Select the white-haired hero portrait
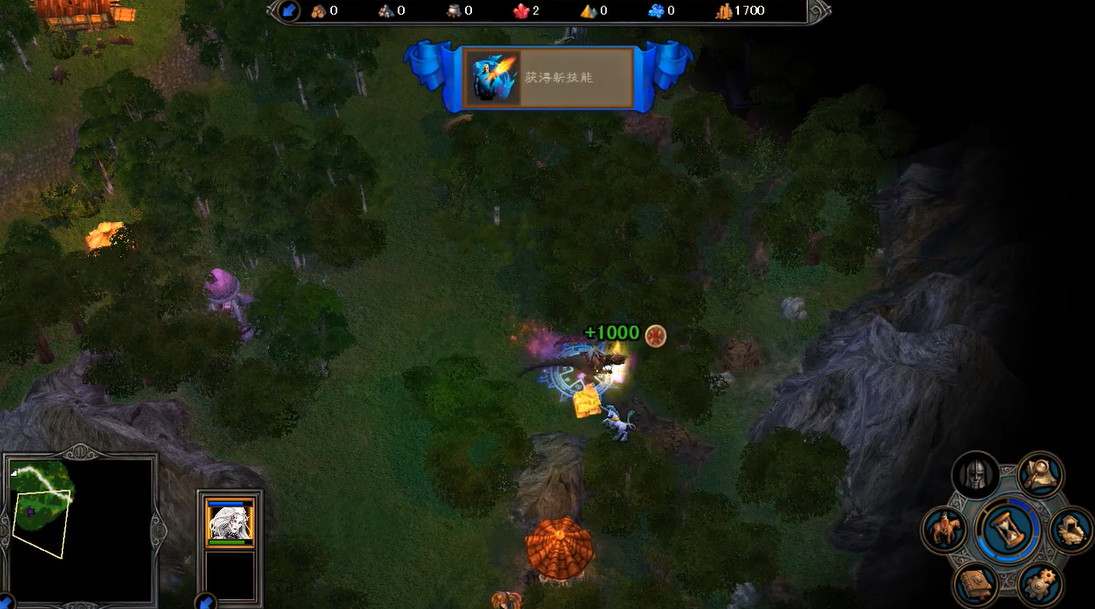The width and height of the screenshot is (1095, 609). [229, 521]
